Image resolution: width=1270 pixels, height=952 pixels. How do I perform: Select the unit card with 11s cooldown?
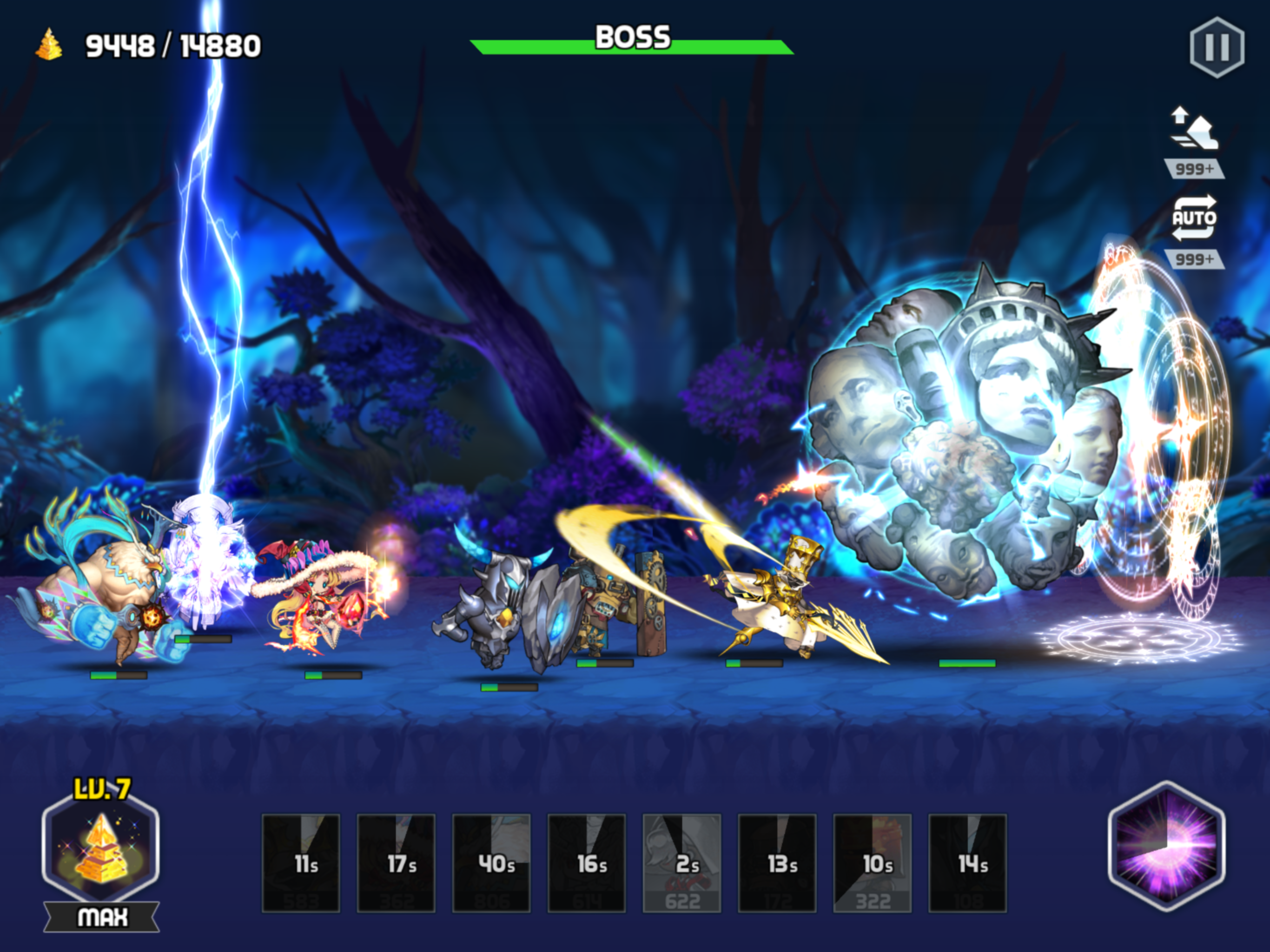tap(301, 863)
